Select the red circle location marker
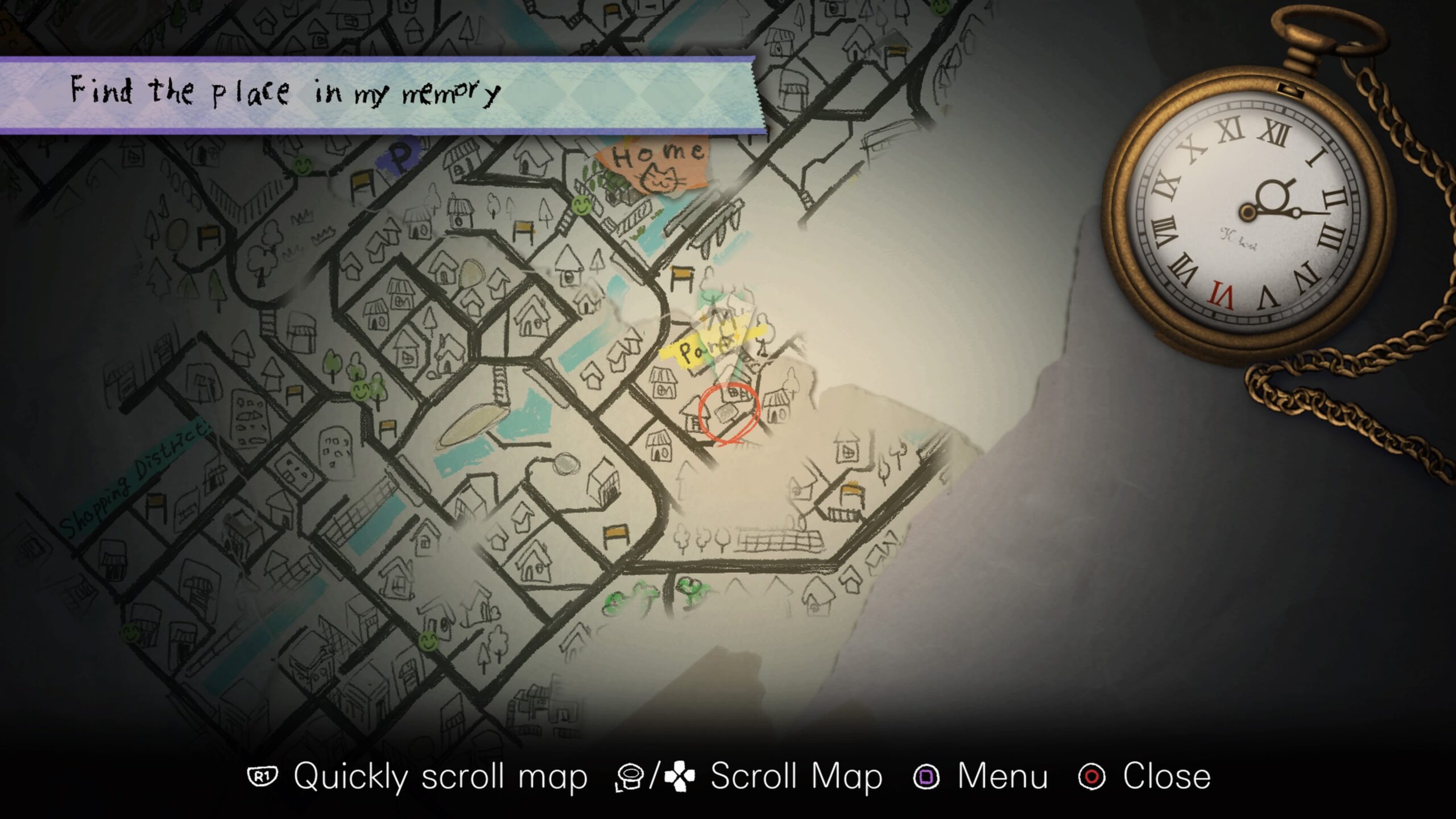This screenshot has width=1456, height=819. [x=729, y=413]
